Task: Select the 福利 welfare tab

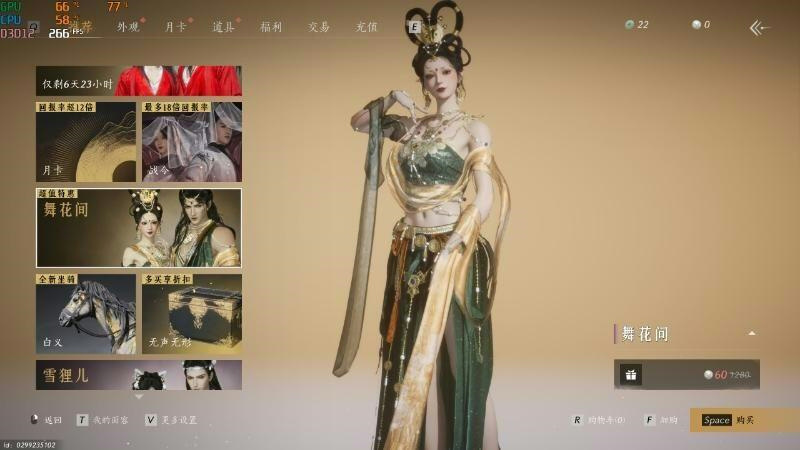Action: 271,27
